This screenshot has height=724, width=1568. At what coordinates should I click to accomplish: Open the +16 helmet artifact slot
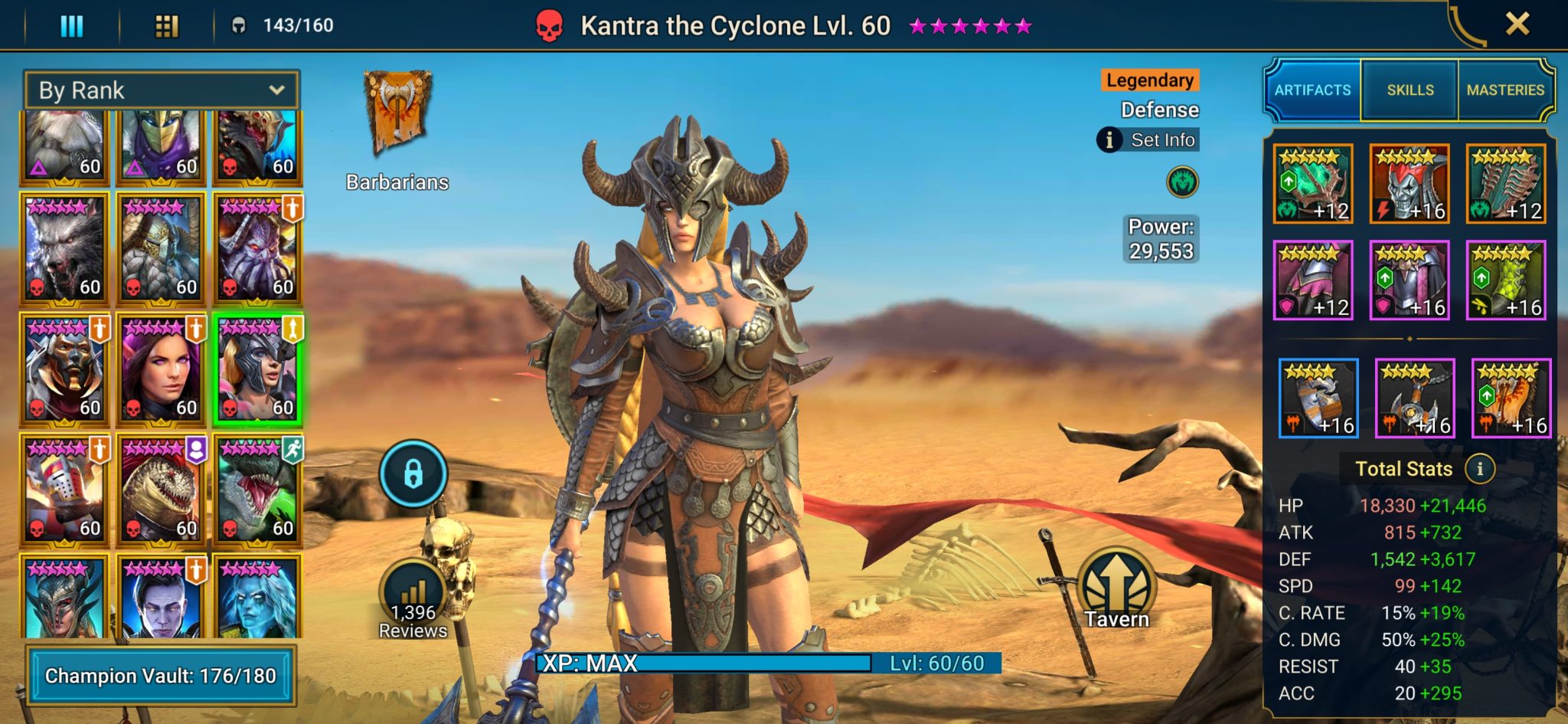pyautogui.click(x=1411, y=184)
